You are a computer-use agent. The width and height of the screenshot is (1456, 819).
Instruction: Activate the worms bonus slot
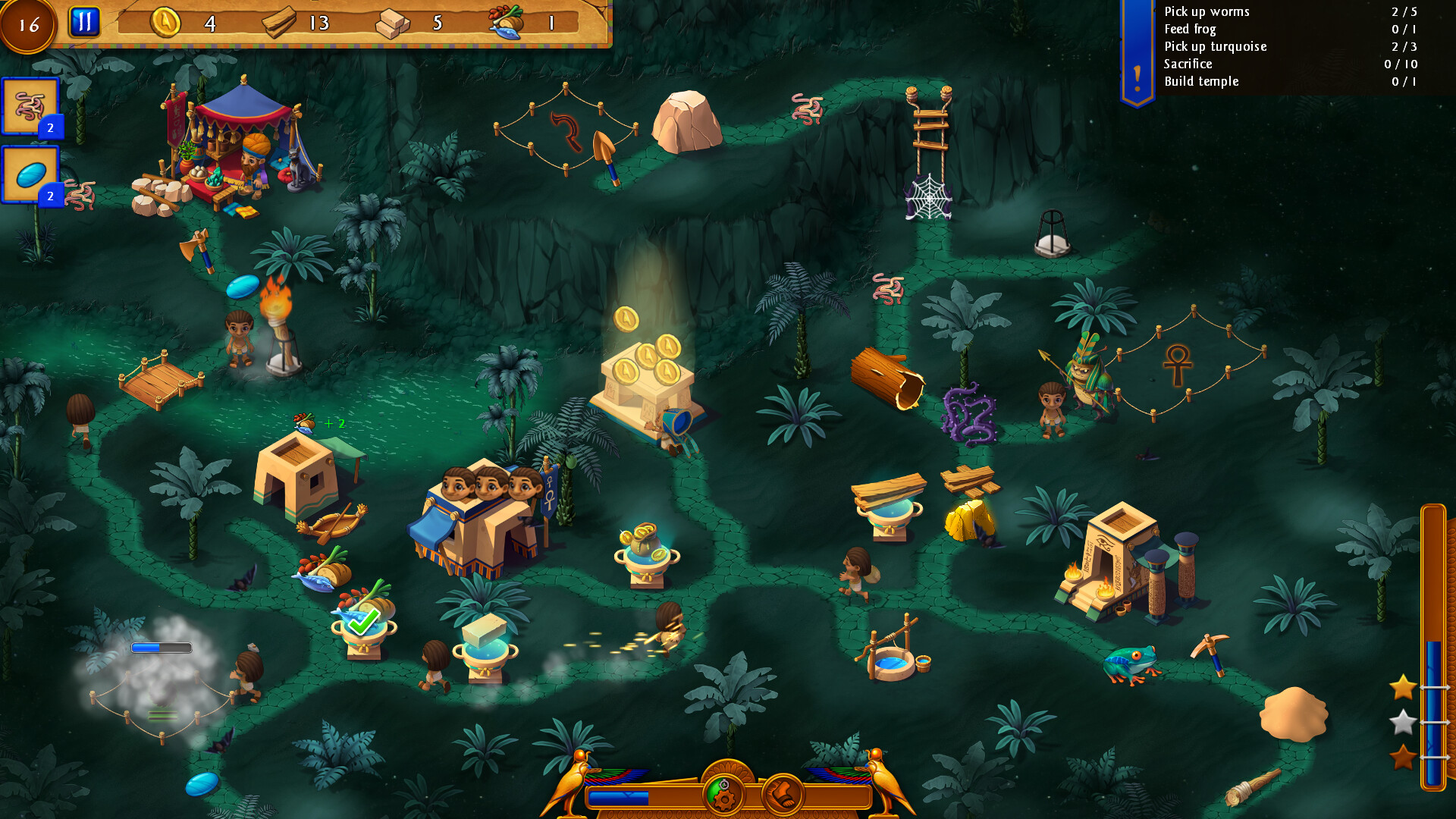pyautogui.click(x=30, y=107)
